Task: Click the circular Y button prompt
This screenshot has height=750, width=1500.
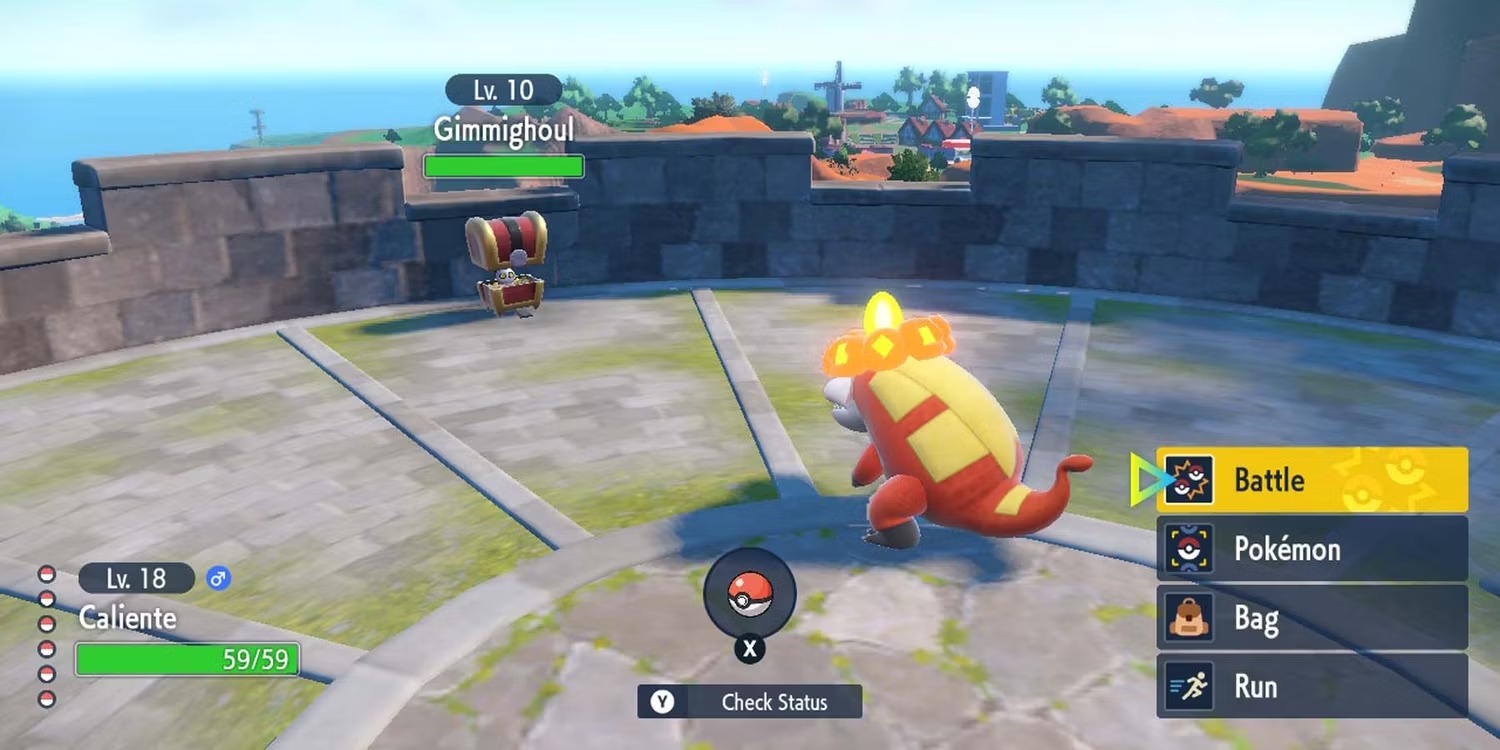Action: tap(662, 702)
